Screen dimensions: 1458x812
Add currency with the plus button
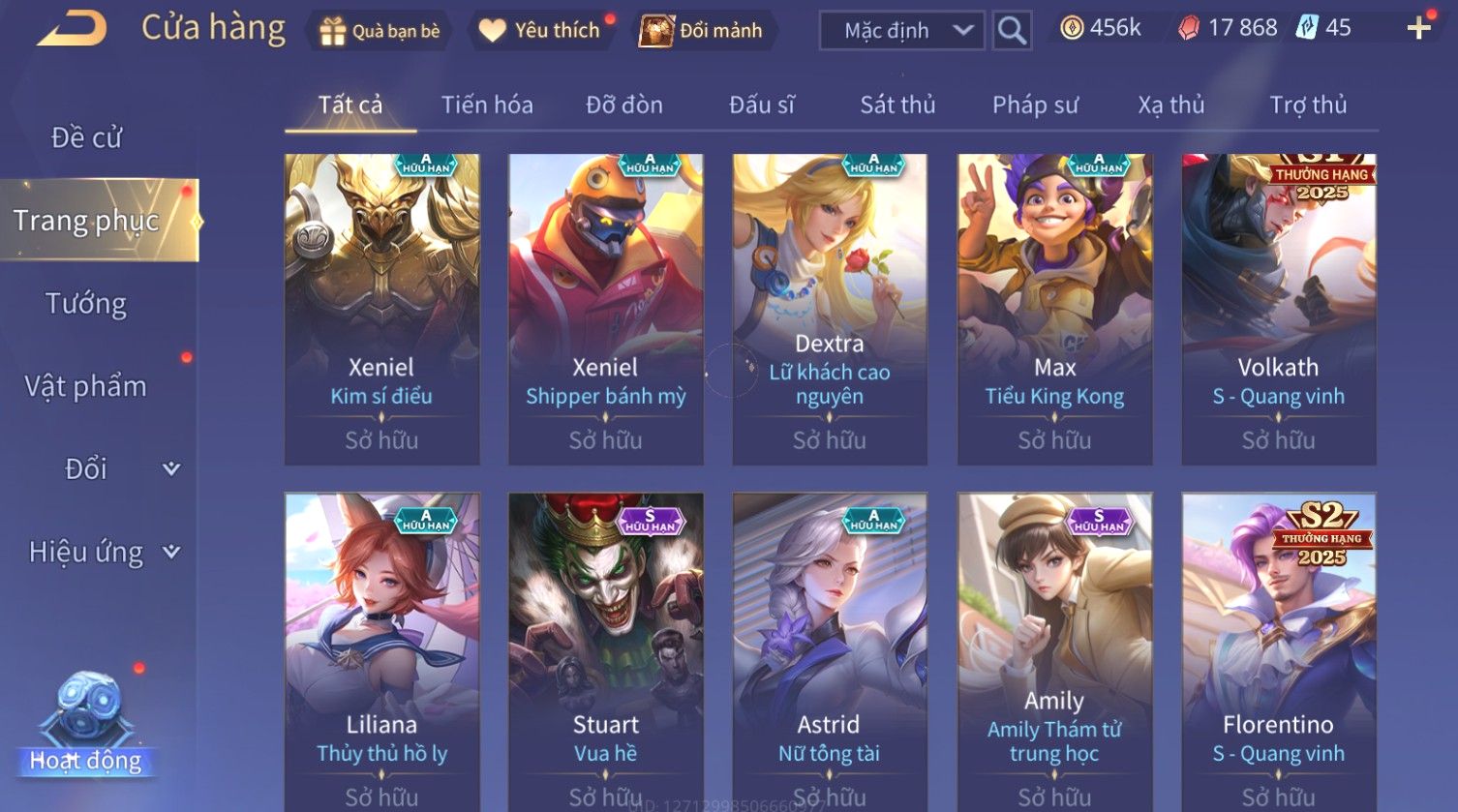tap(1418, 28)
